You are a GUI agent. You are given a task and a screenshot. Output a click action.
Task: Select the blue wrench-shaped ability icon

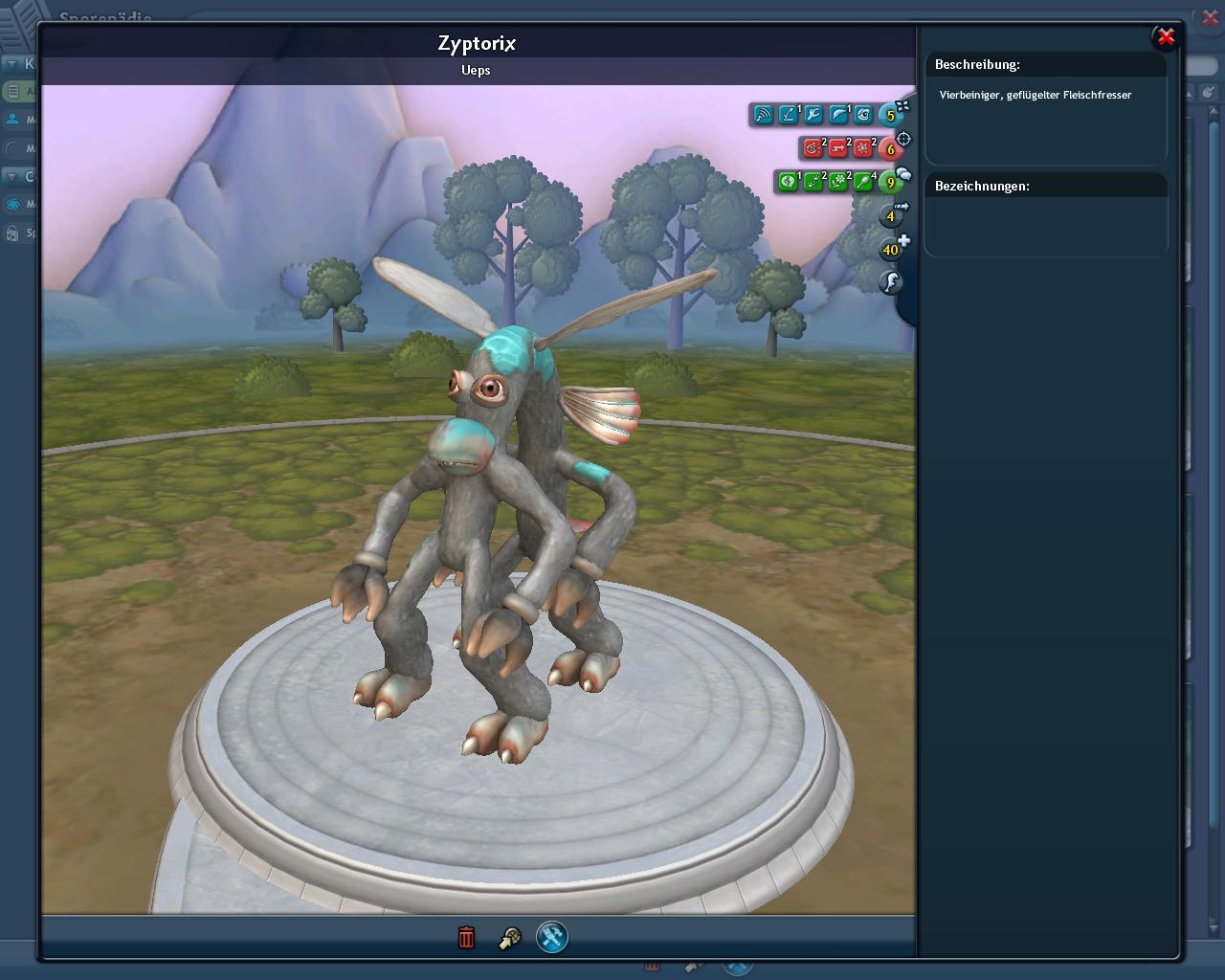(x=813, y=115)
